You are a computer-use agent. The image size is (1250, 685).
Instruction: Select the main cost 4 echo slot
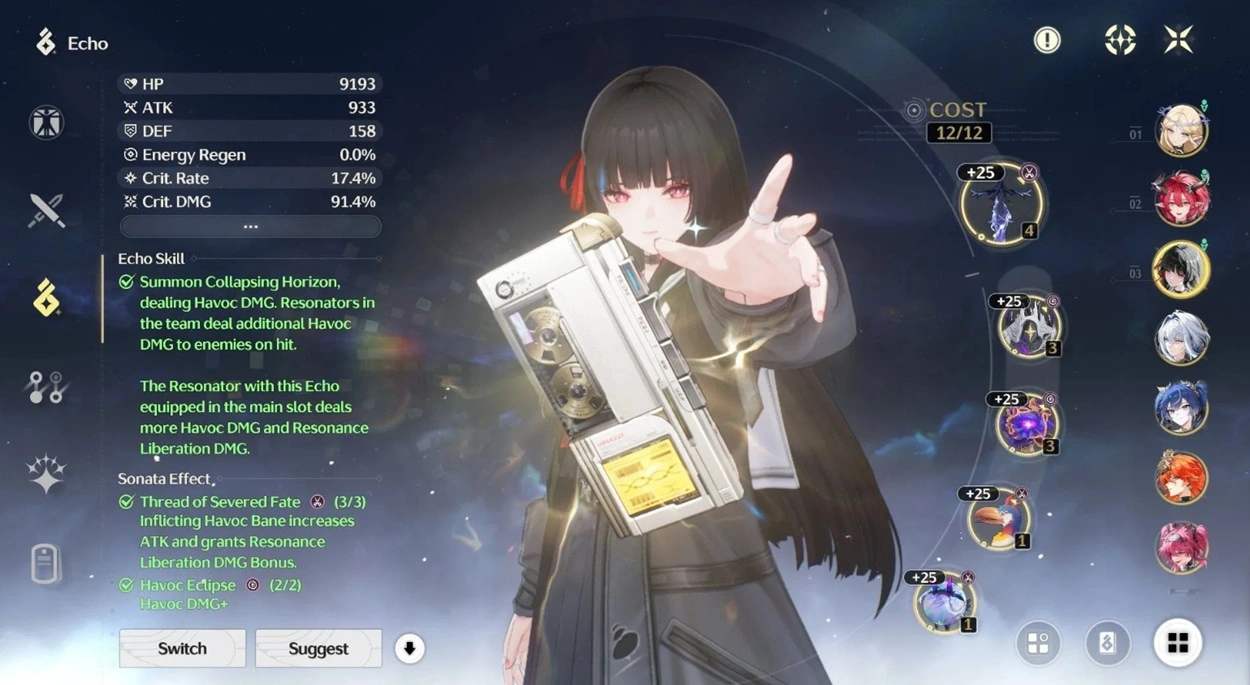click(x=1001, y=203)
